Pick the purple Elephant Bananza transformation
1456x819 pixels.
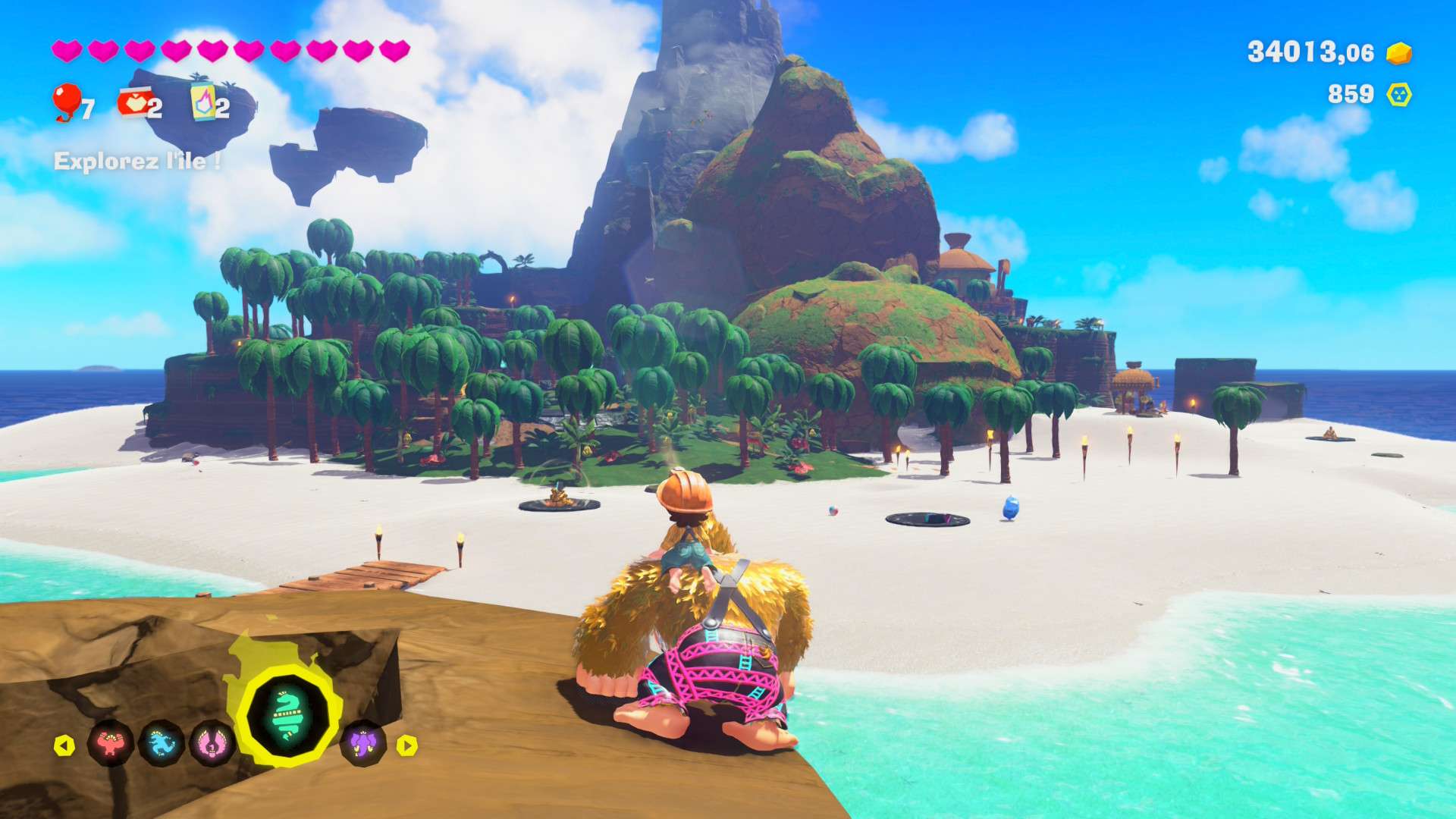point(363,743)
